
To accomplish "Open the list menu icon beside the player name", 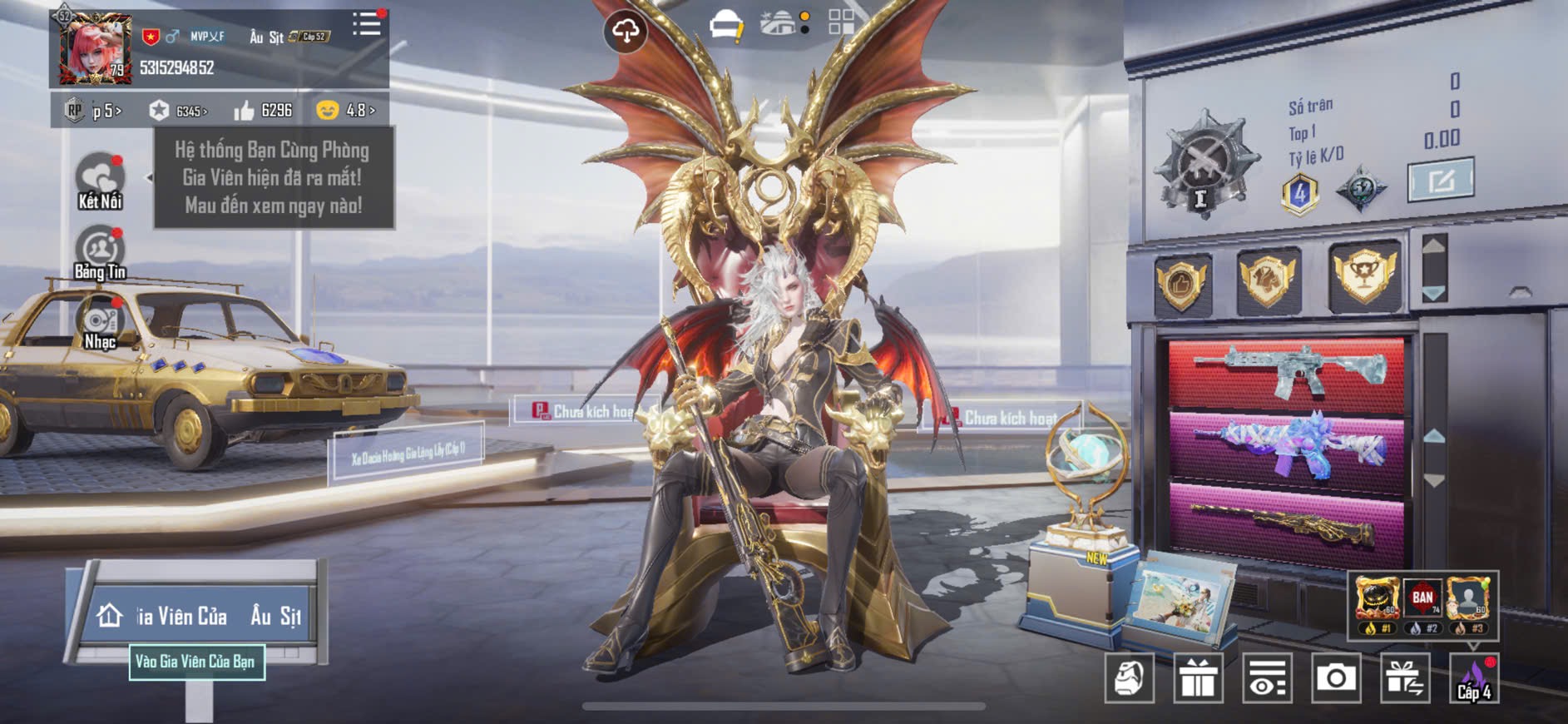I will (366, 24).
